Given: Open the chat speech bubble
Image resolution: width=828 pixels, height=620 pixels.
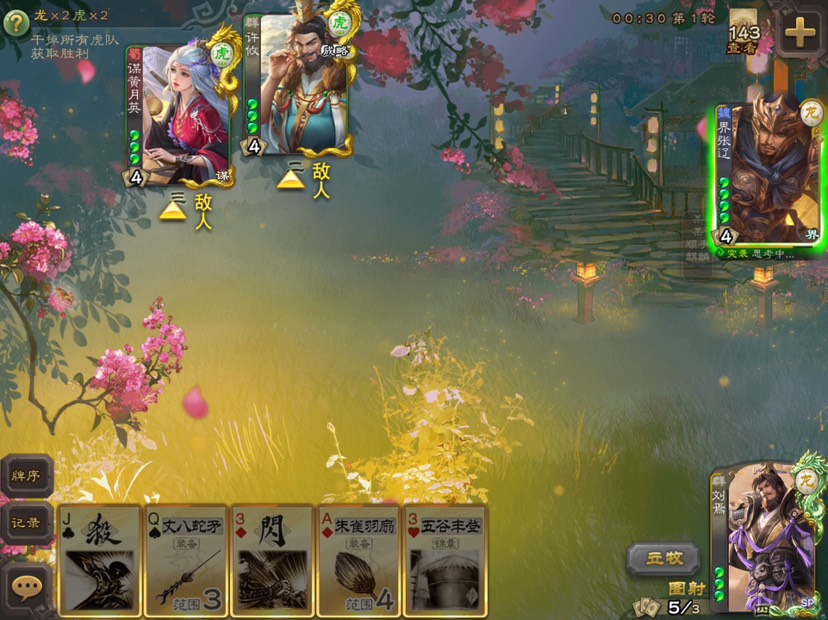Looking at the screenshot, I should point(27,587).
